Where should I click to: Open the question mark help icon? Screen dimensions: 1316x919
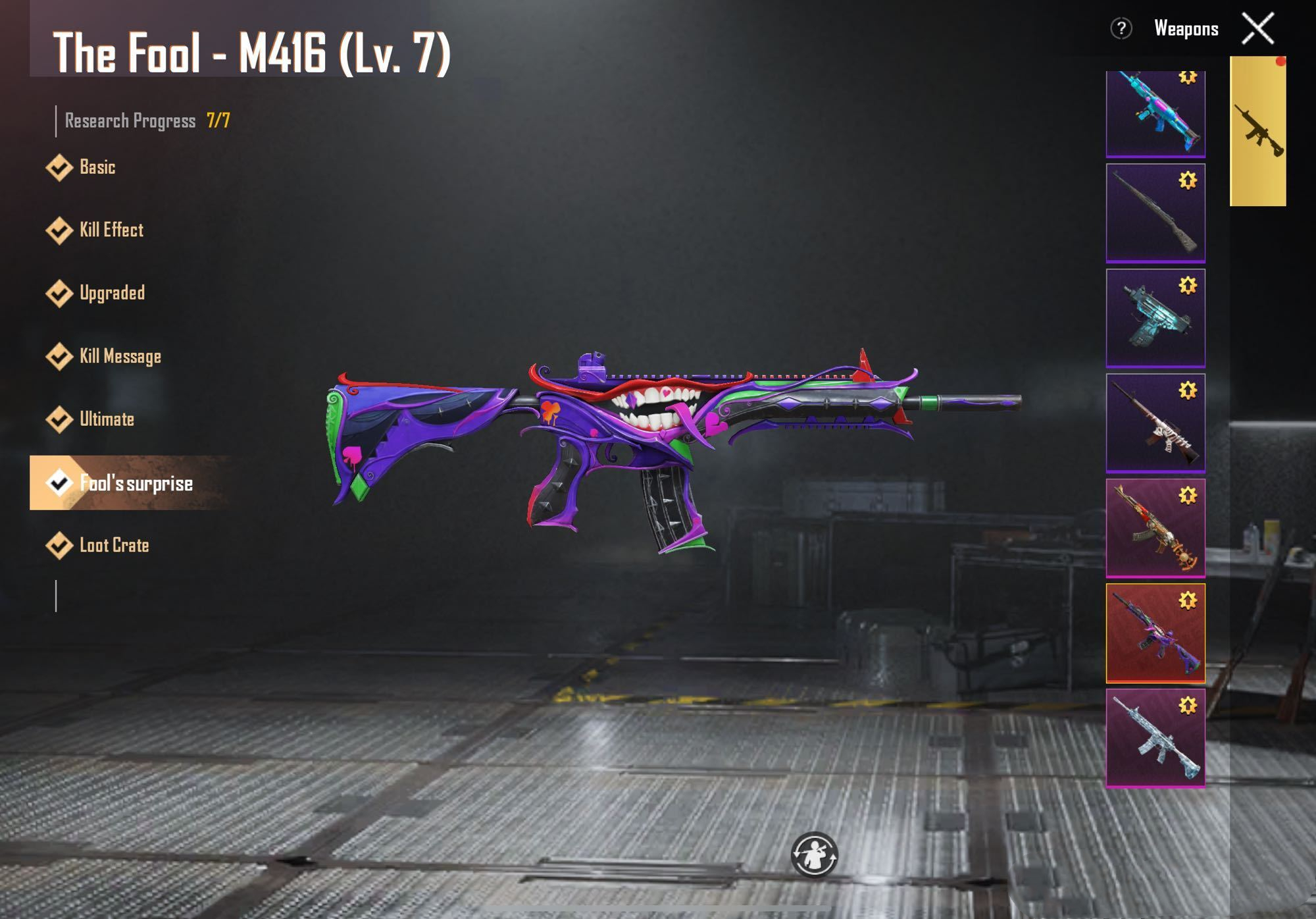[x=1121, y=29]
